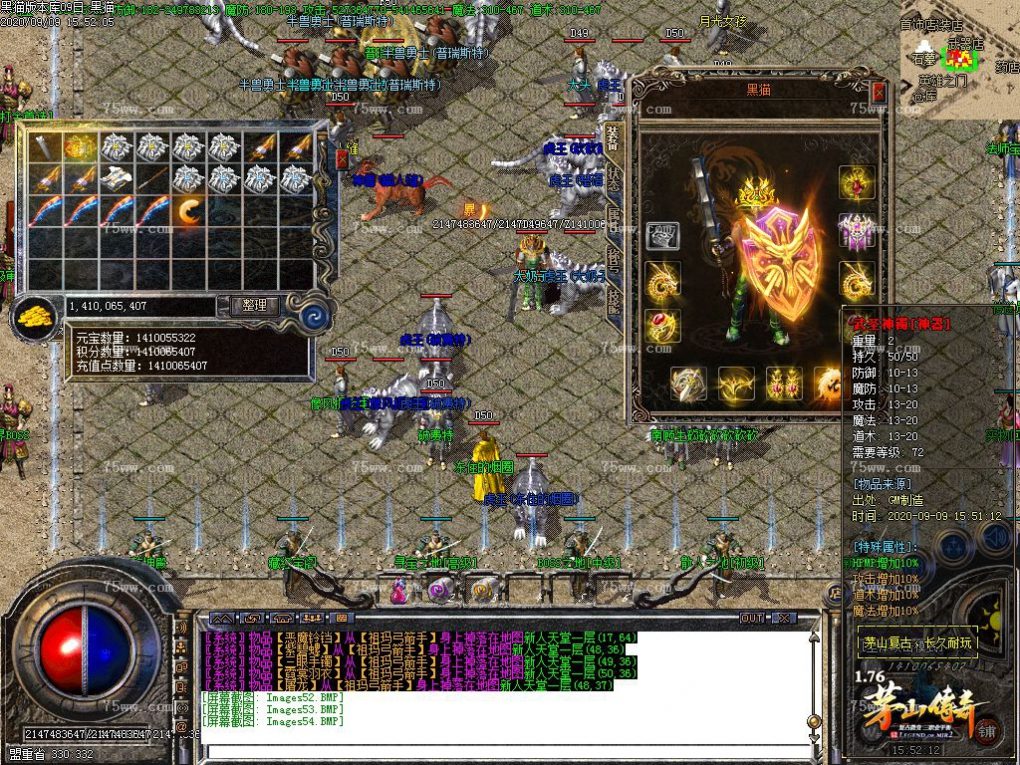
Task: Click the minimap in the corner
Action: tap(958, 60)
